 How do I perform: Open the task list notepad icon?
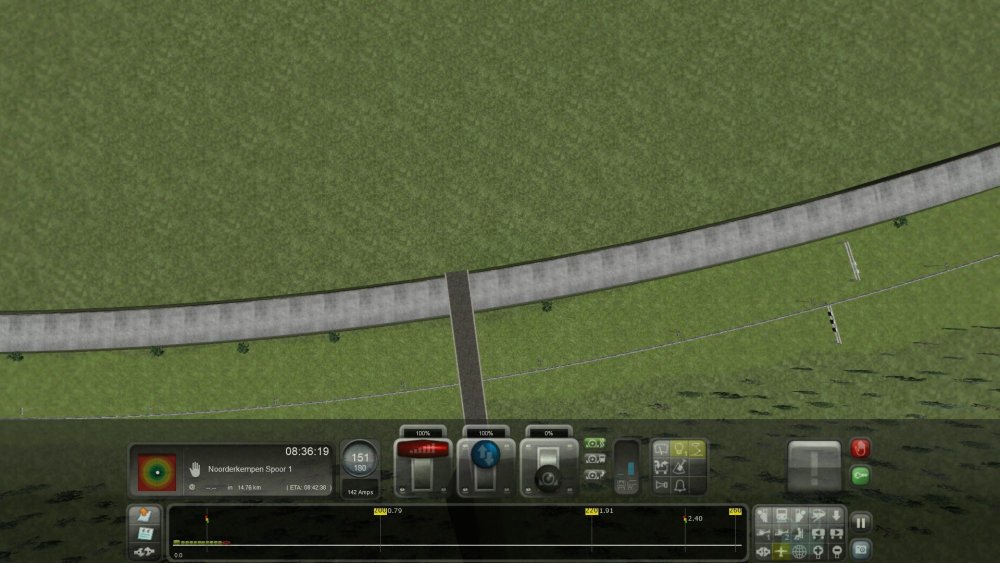(144, 534)
